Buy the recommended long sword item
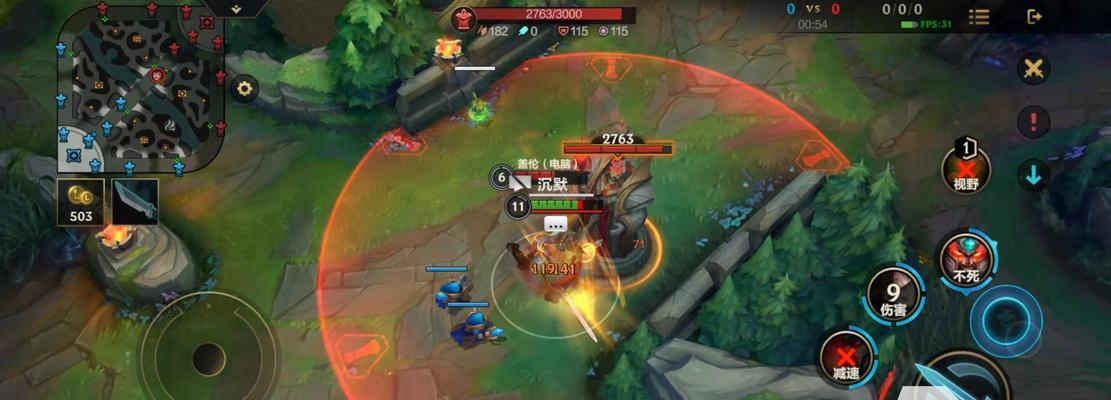 click(135, 201)
